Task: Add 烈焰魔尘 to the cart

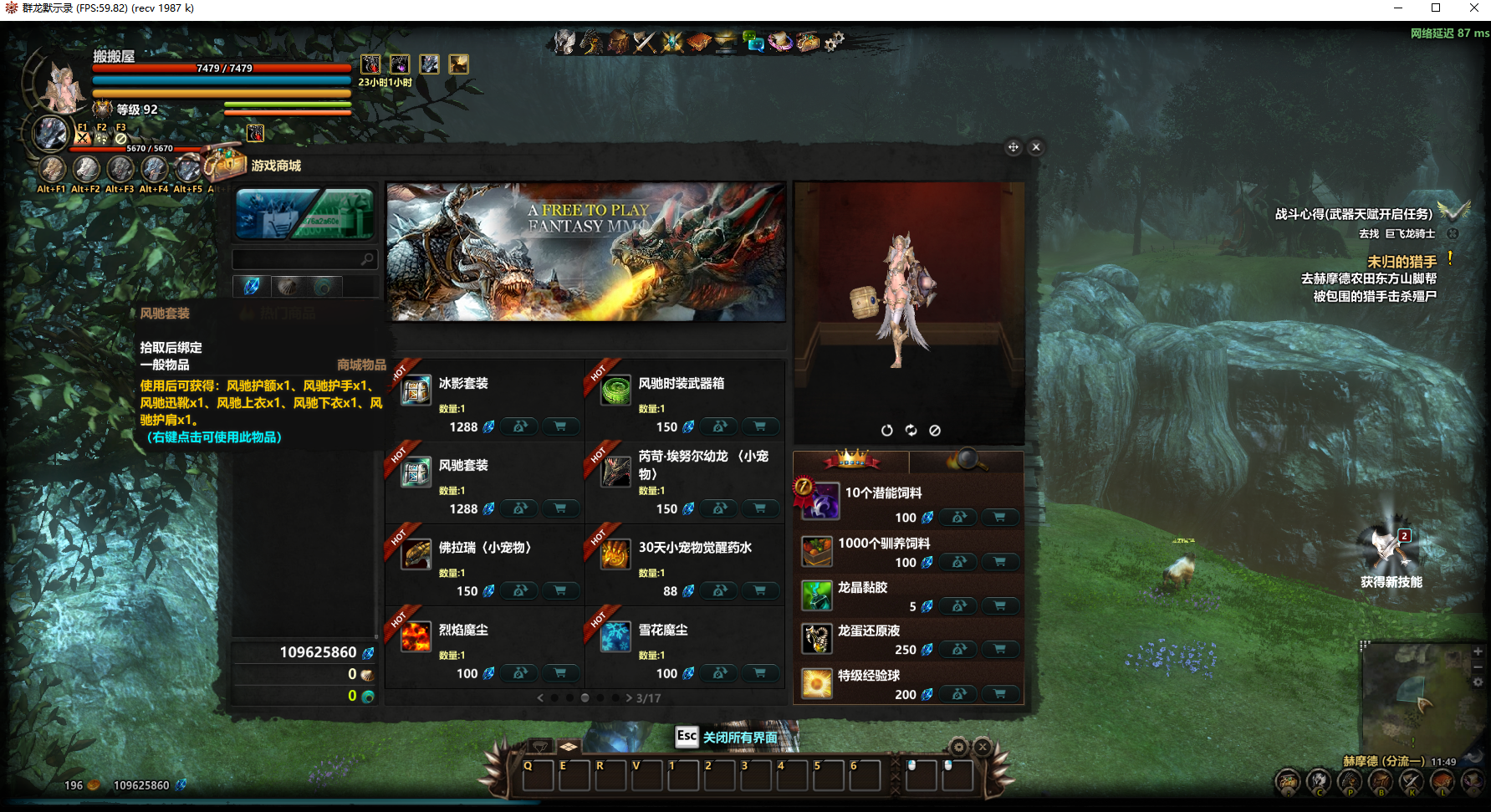Action: tap(559, 673)
